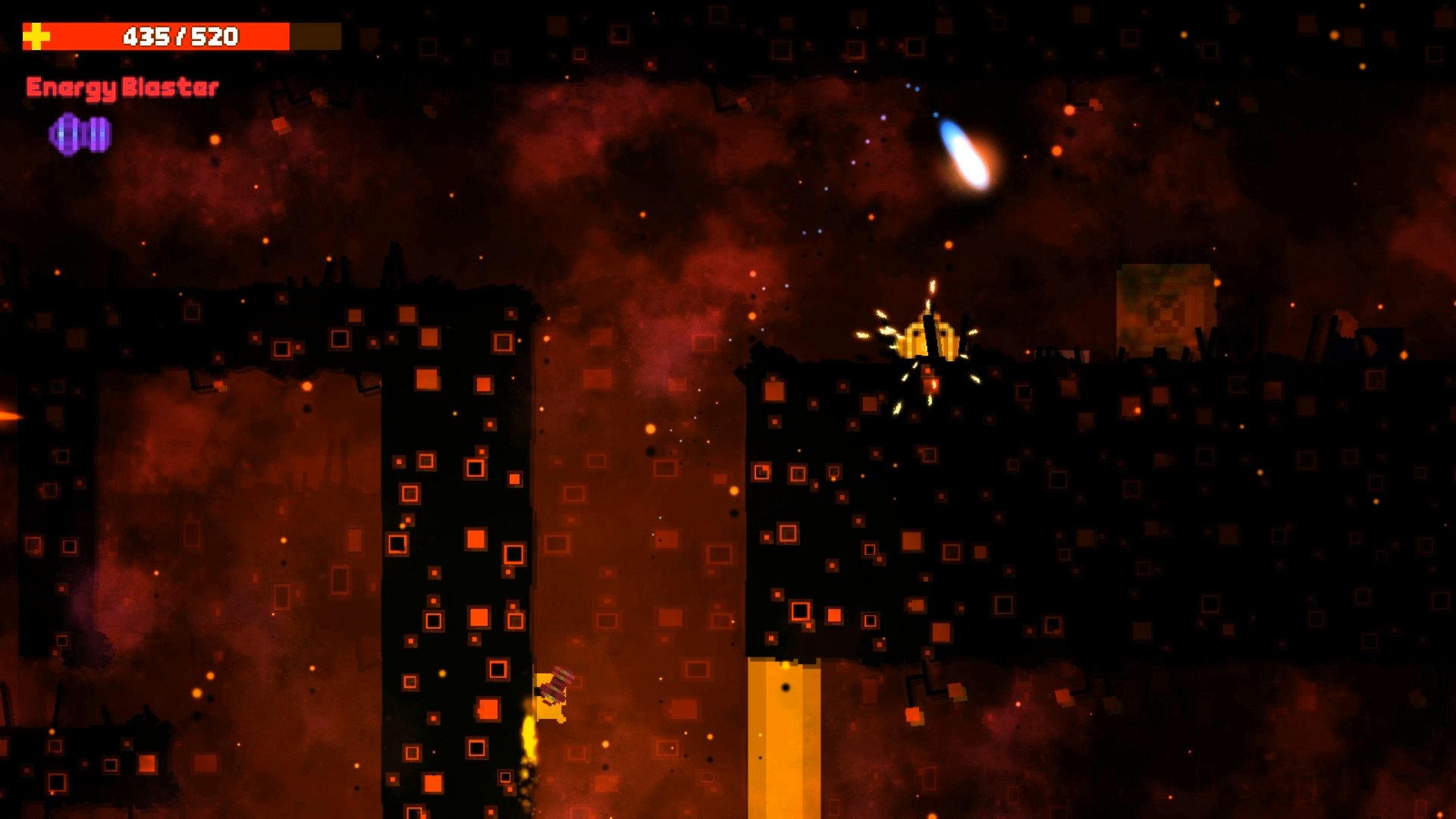Select the purple Energy Blaster weapon icon
The height and width of the screenshot is (819, 1456).
click(x=80, y=134)
